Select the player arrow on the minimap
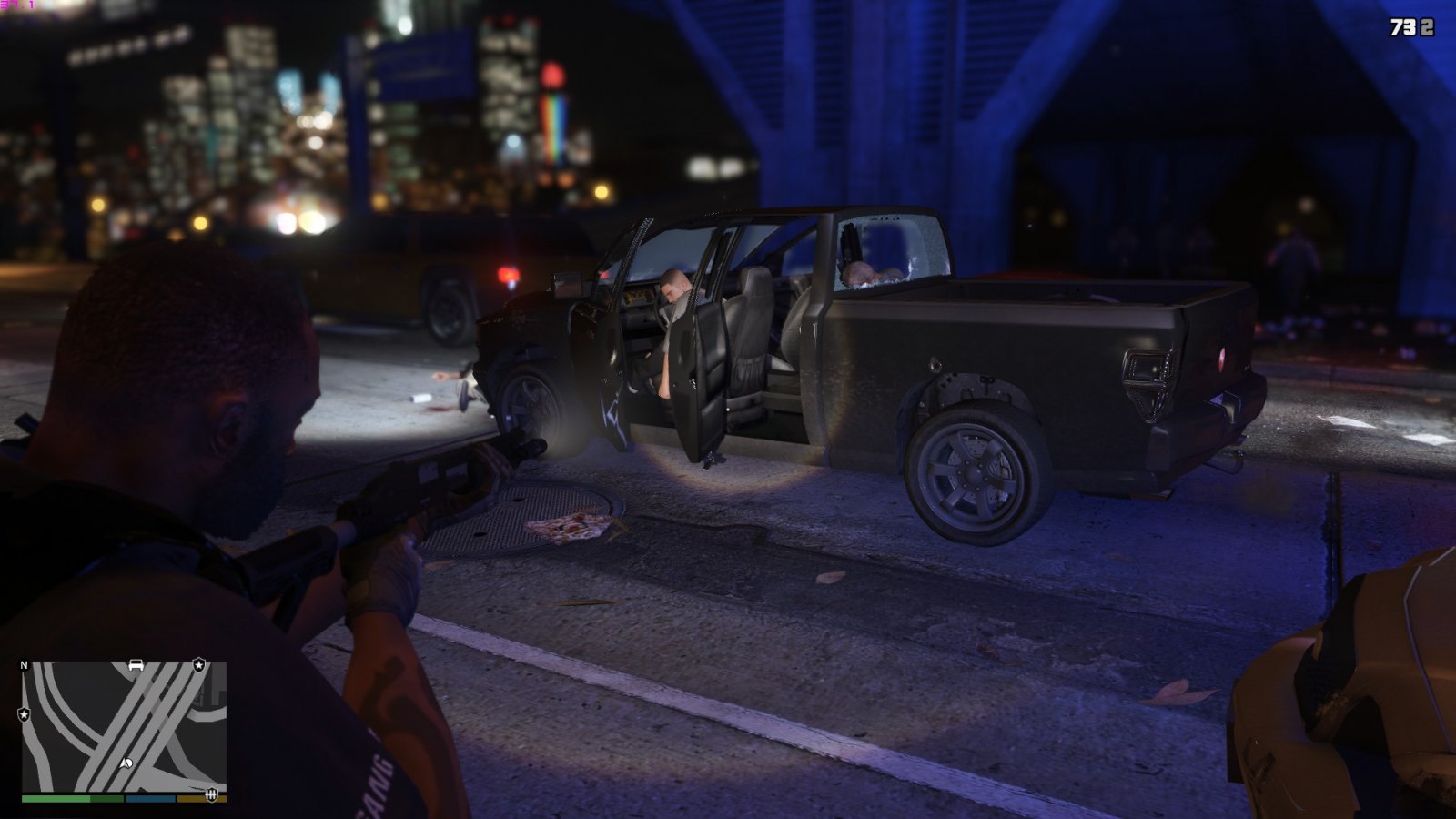This screenshot has width=1456, height=819. tap(126, 763)
